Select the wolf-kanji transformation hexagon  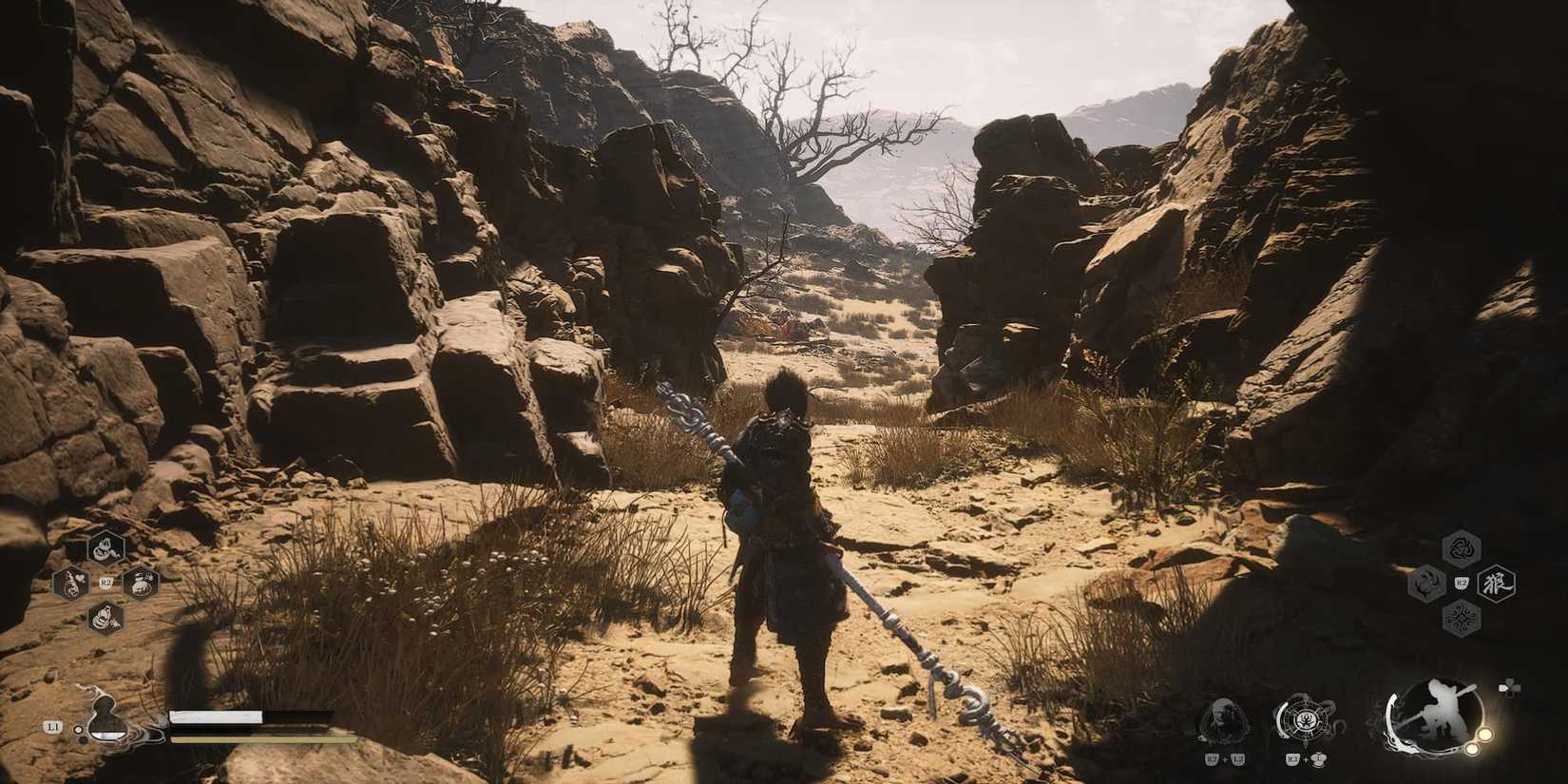1499,583
